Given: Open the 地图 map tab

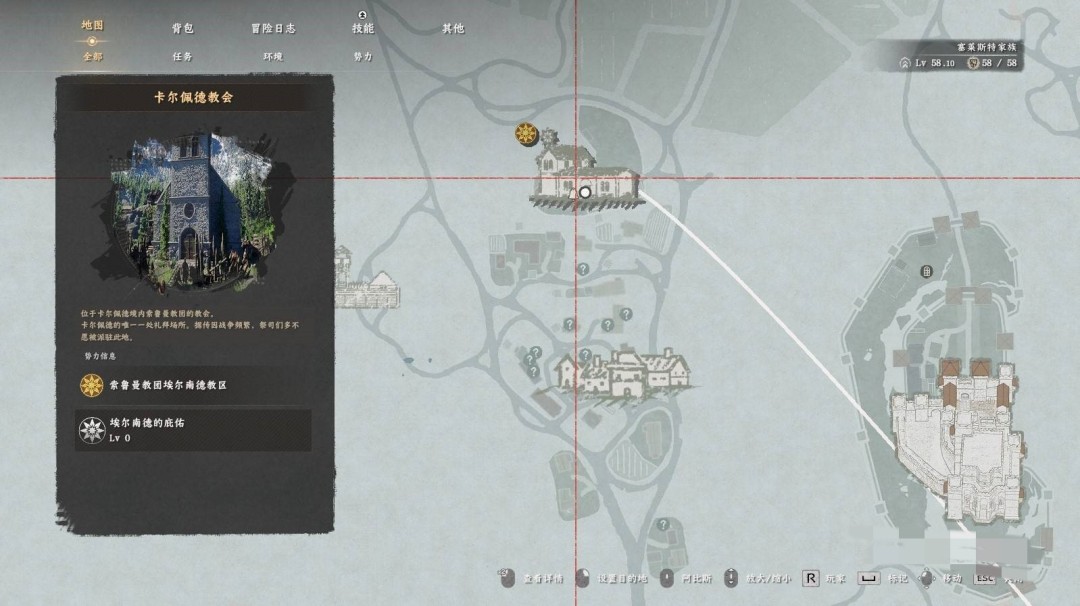Looking at the screenshot, I should 92,26.
